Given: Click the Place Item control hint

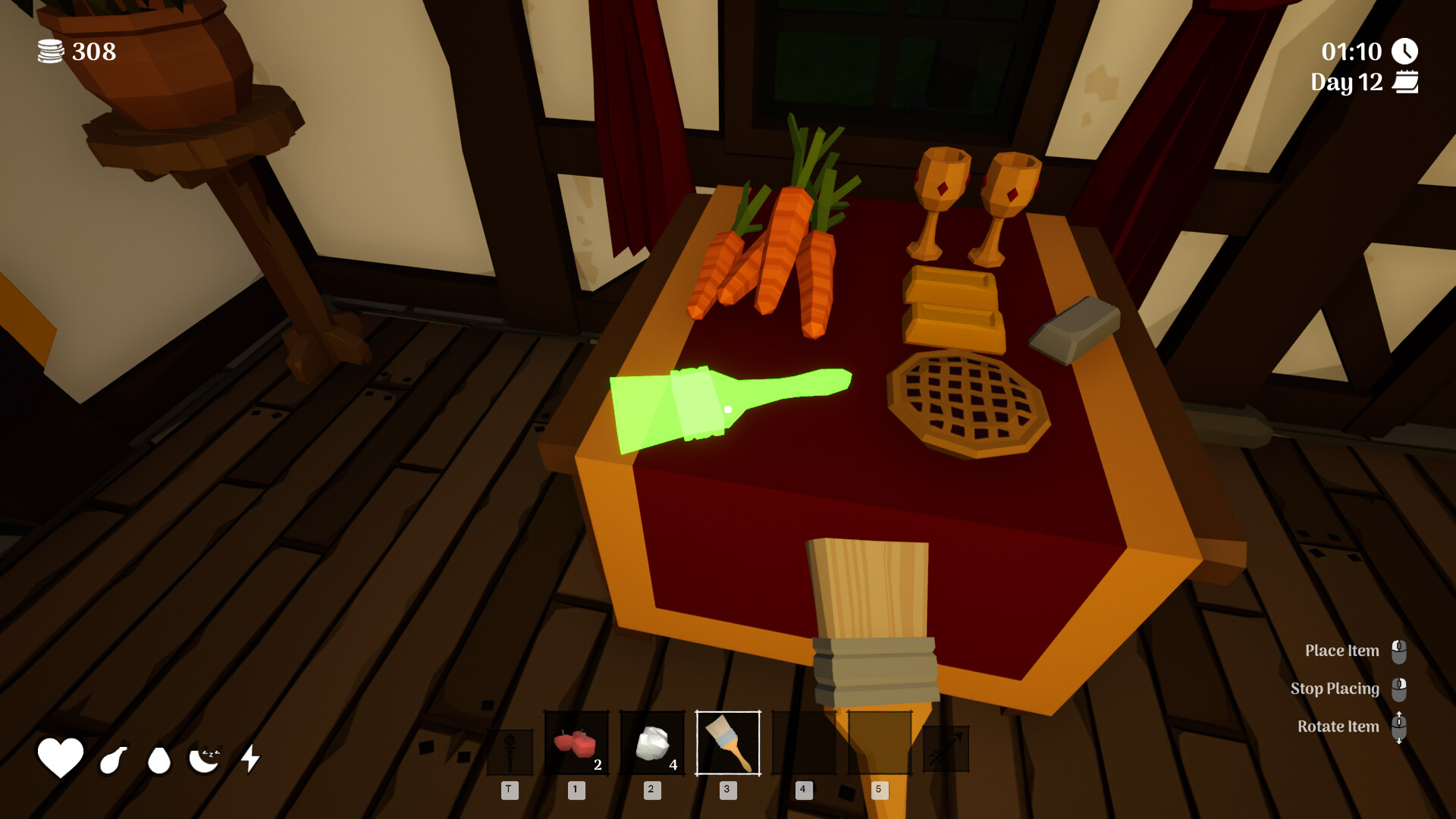Looking at the screenshot, I should [1342, 651].
